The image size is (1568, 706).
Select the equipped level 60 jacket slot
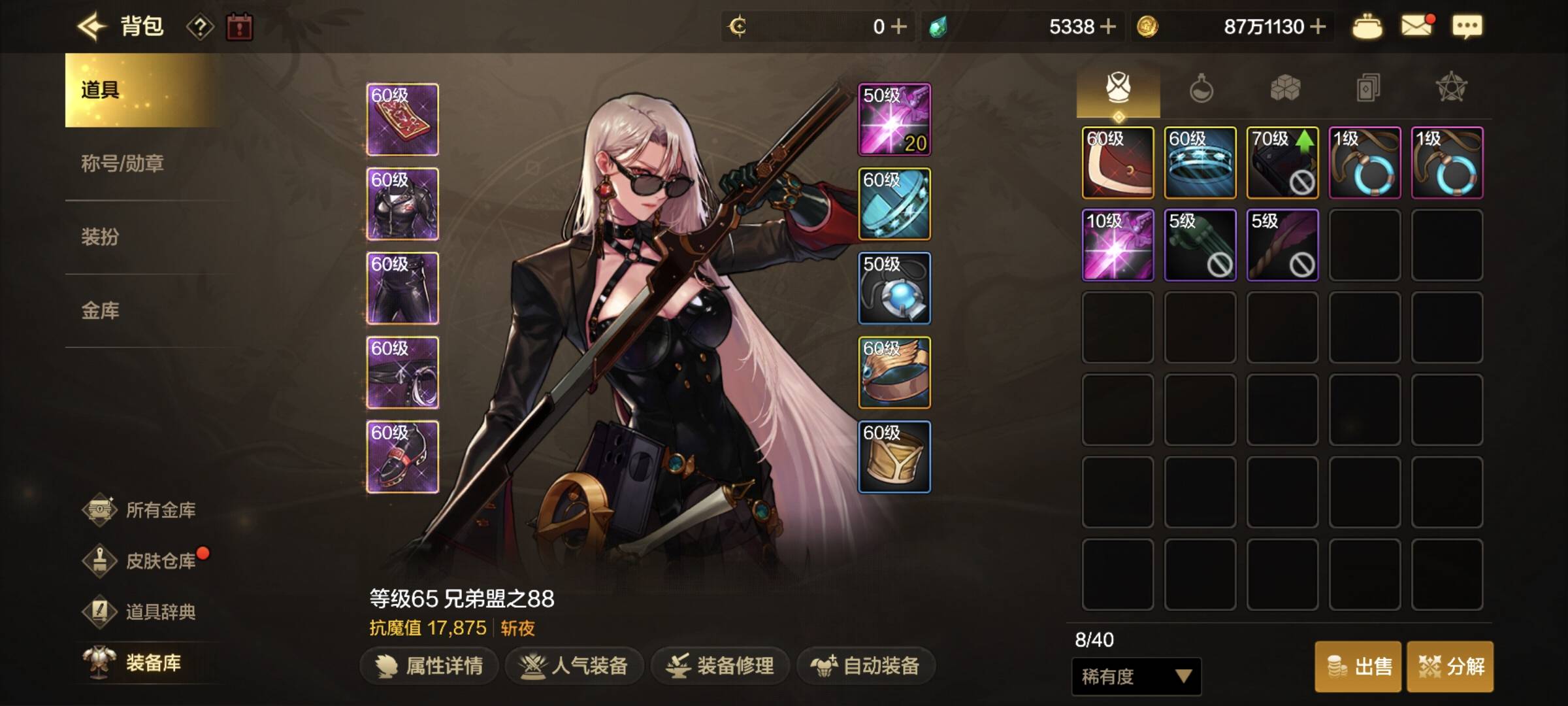tap(402, 204)
